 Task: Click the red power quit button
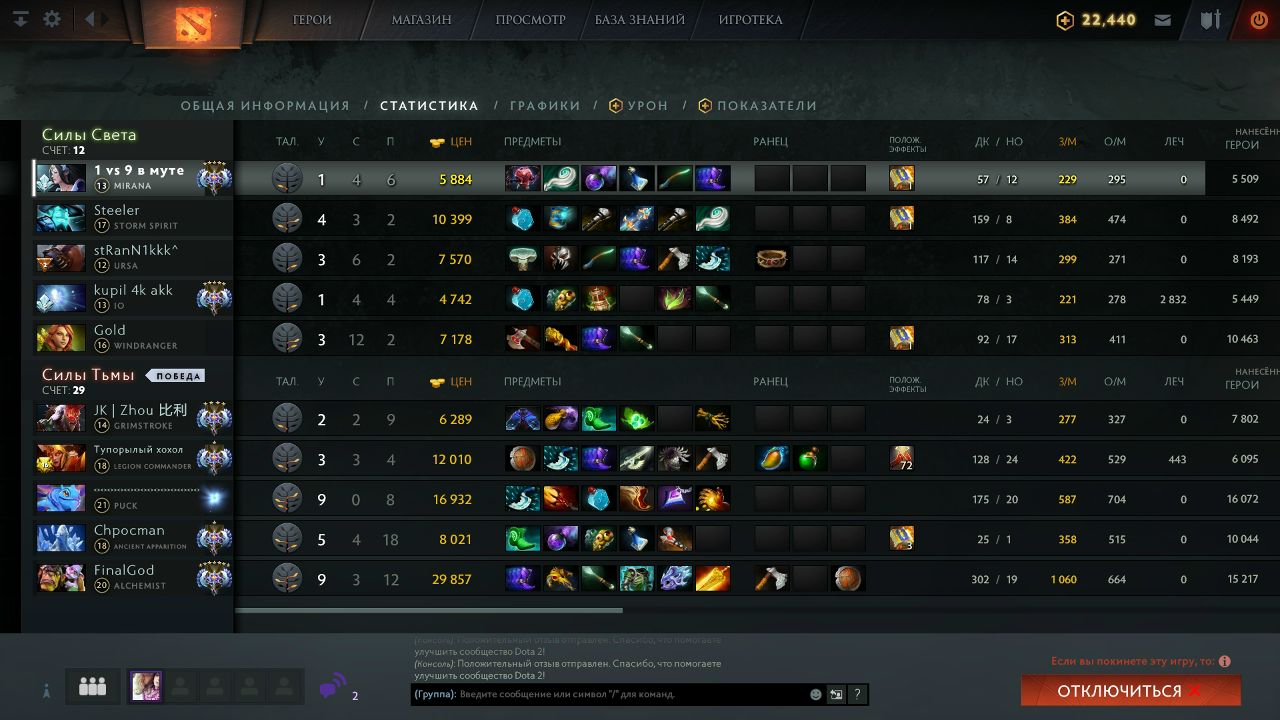coord(1259,20)
